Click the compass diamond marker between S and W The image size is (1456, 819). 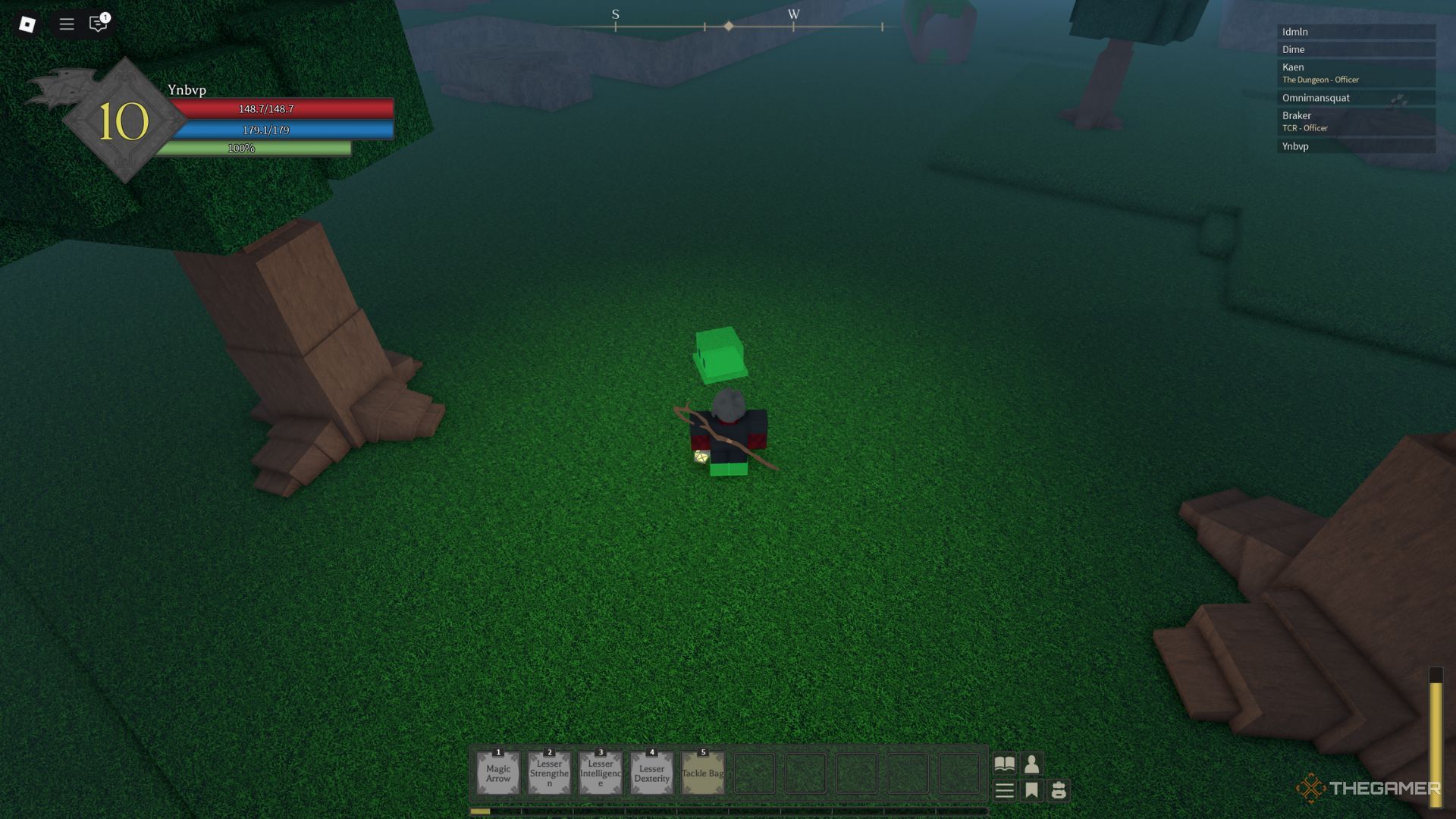point(729,25)
